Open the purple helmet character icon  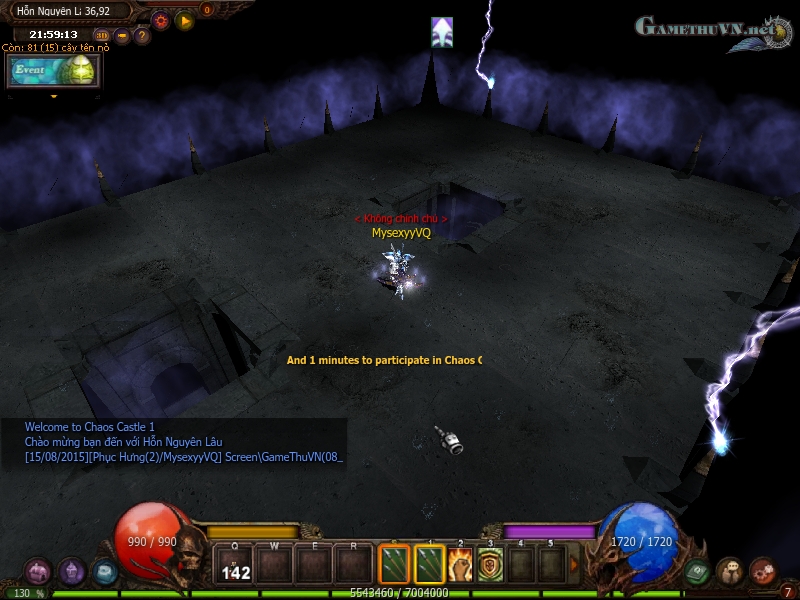72,571
